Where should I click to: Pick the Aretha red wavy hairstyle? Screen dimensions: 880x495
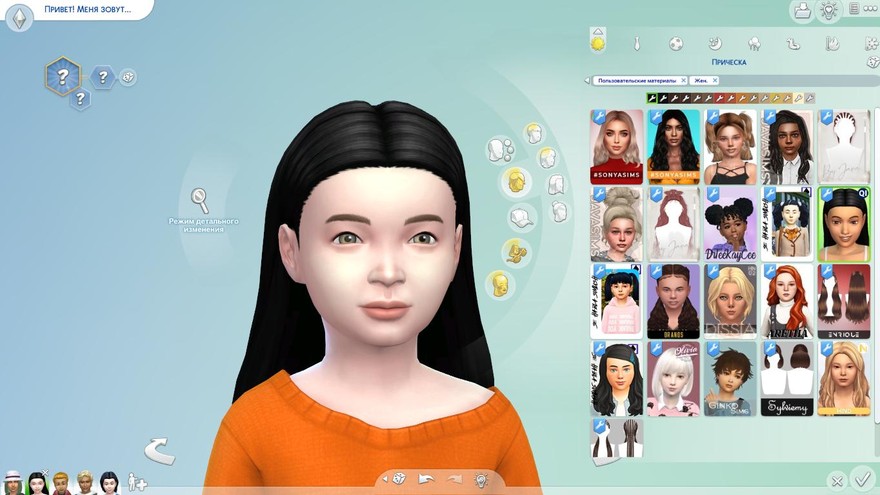point(787,301)
